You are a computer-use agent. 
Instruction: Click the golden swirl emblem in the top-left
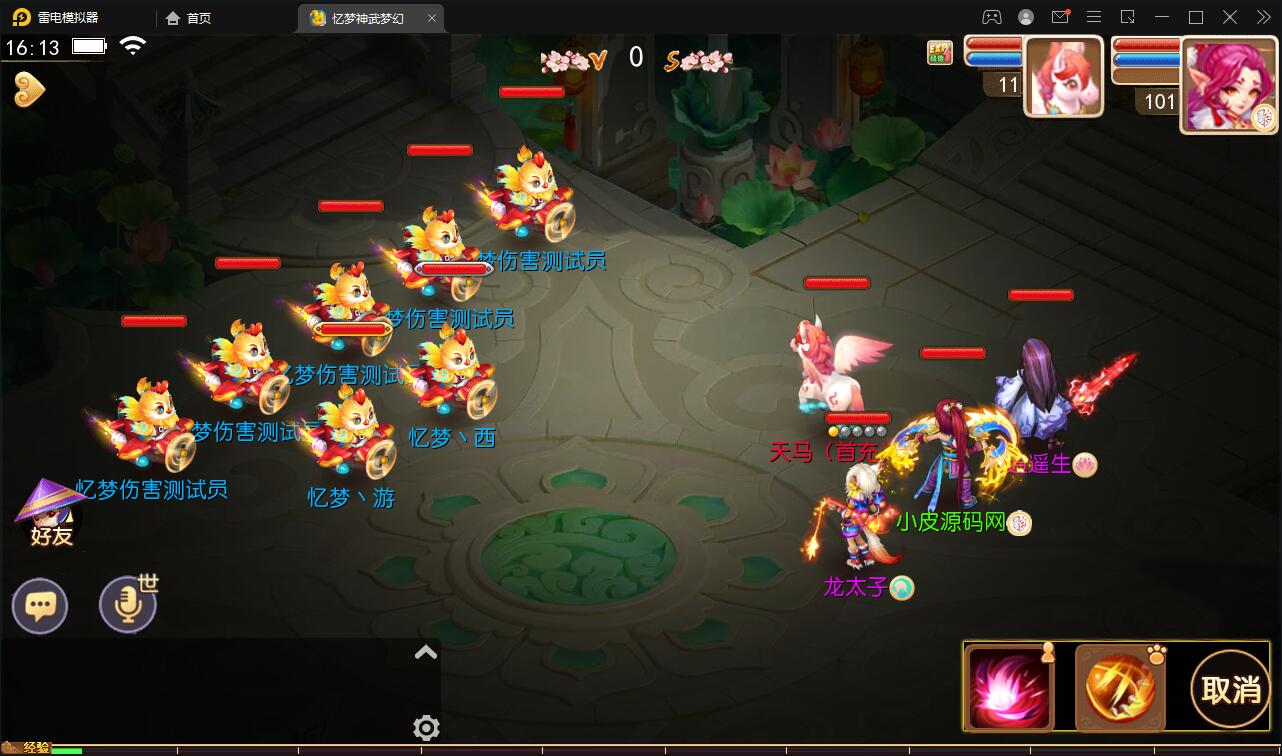28,89
